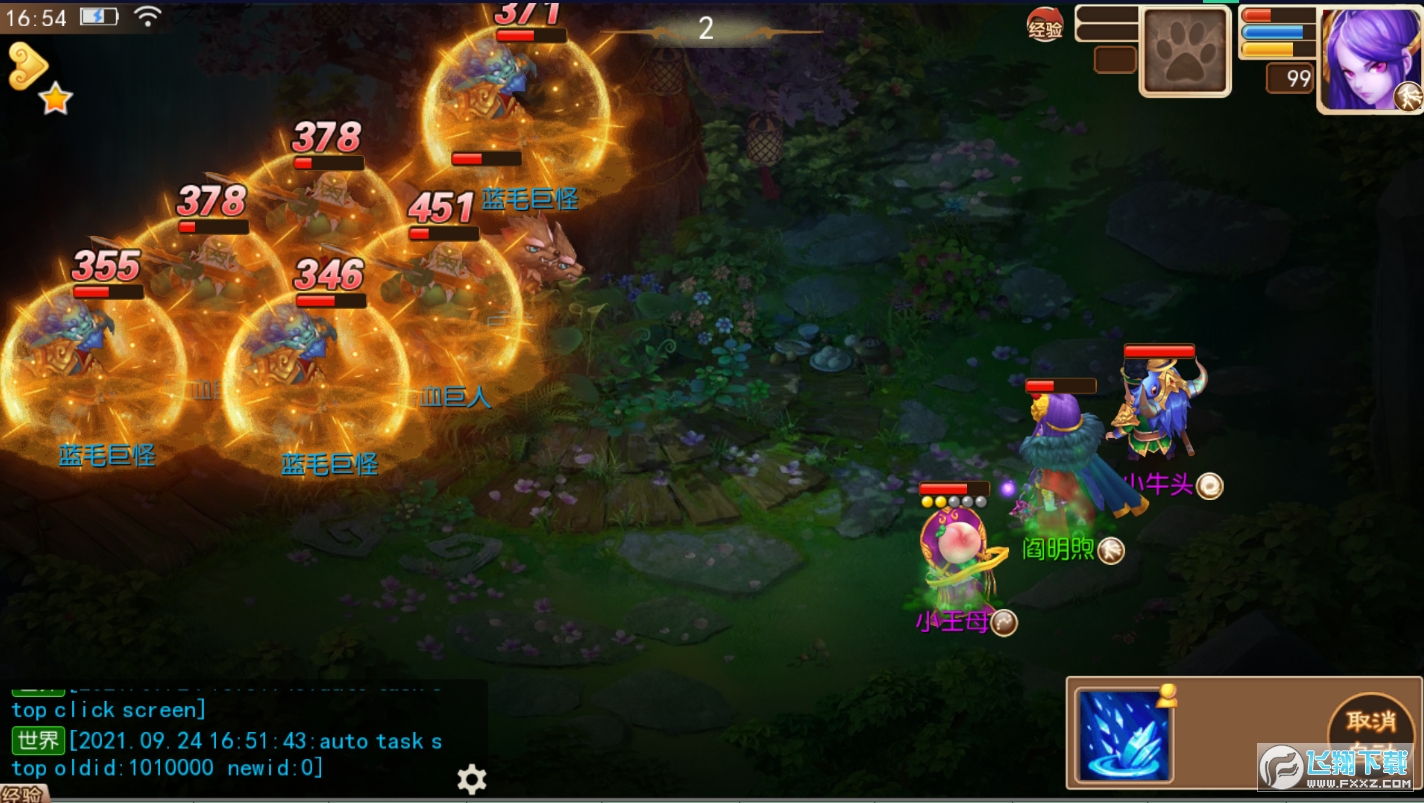The height and width of the screenshot is (803, 1424).
Task: Select the 经验 tab at bottom left
Action: tap(22, 795)
